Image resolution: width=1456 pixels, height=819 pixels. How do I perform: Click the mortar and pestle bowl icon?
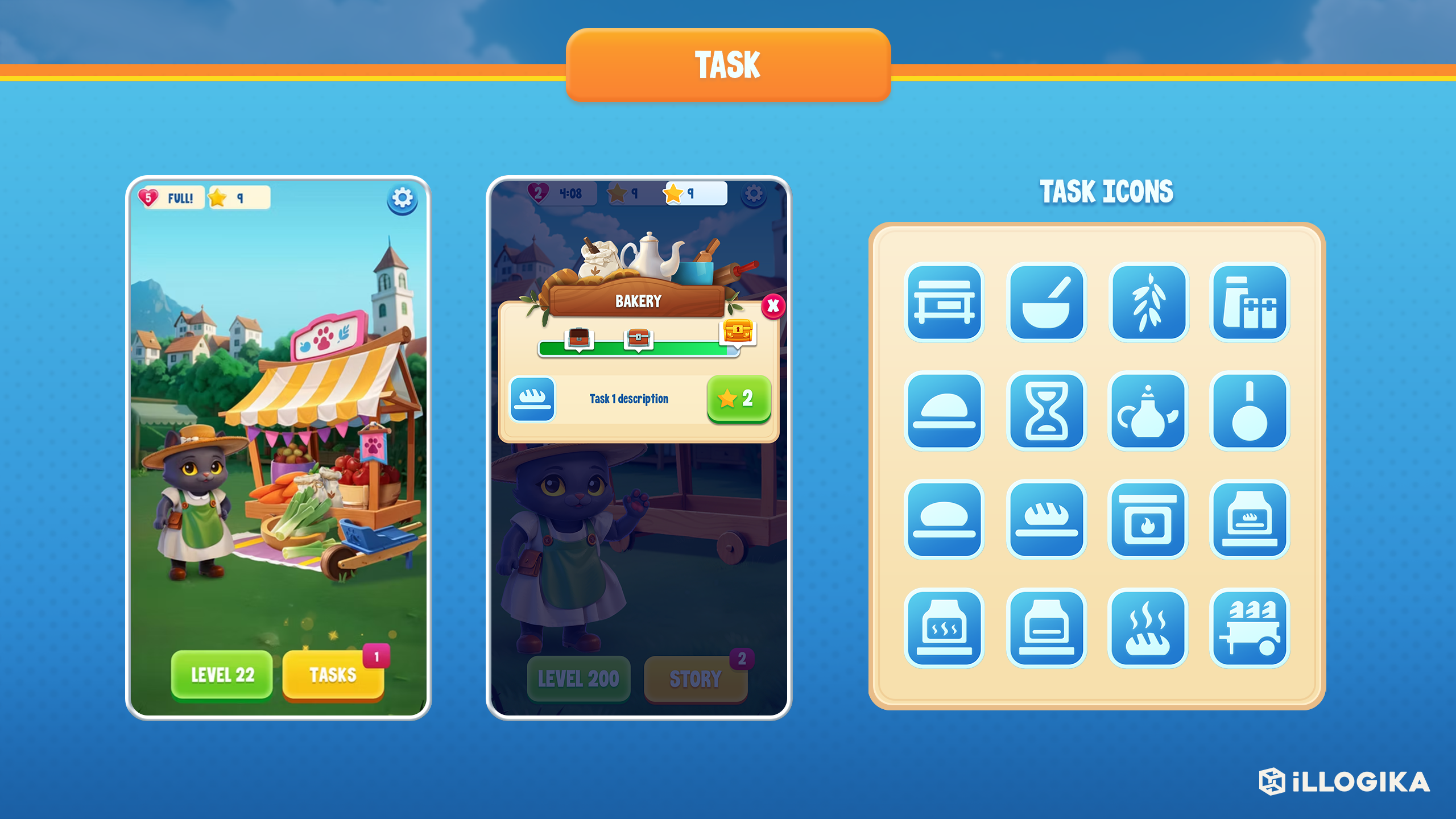[x=1046, y=301]
